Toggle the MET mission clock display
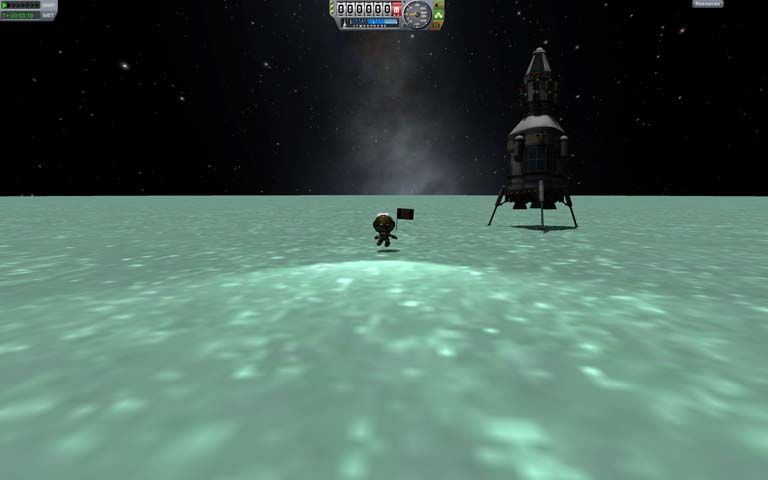This screenshot has height=480, width=768. pos(48,16)
